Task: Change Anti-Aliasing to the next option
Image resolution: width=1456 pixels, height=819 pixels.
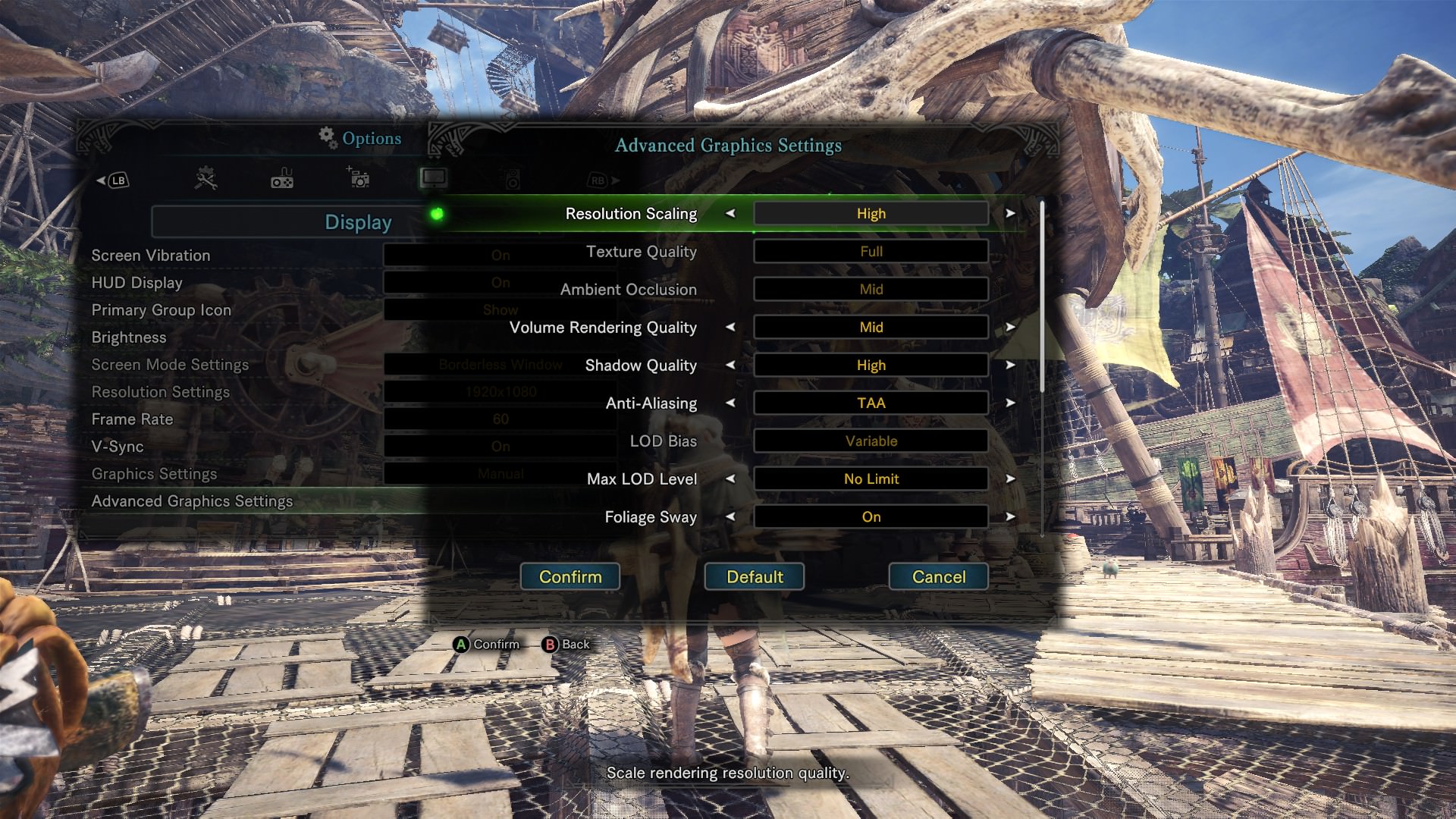Action: pos(1010,403)
